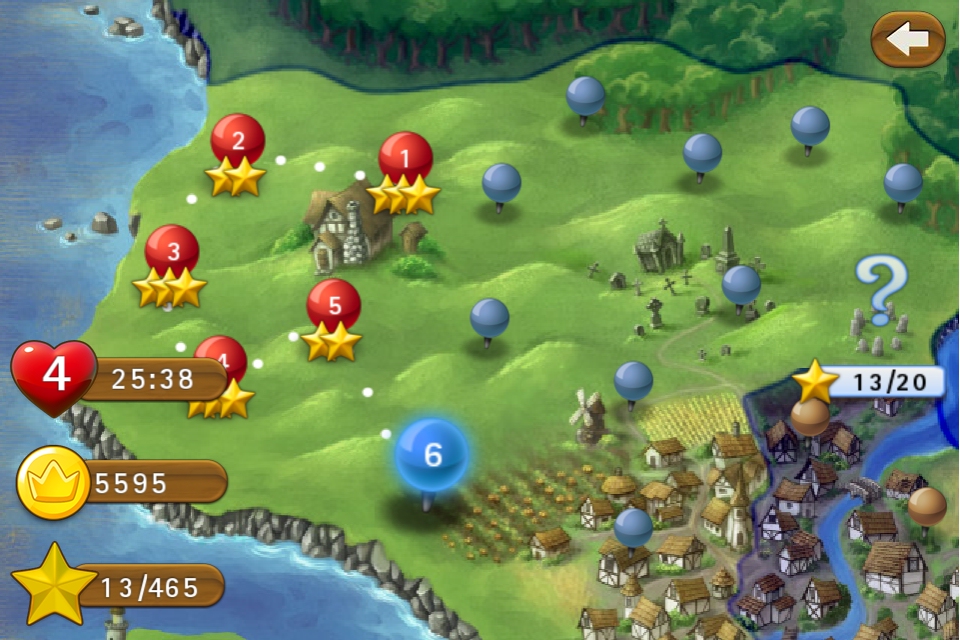The width and height of the screenshot is (960, 640).
Task: Select the glowing blue level 6 marker
Action: click(x=431, y=454)
